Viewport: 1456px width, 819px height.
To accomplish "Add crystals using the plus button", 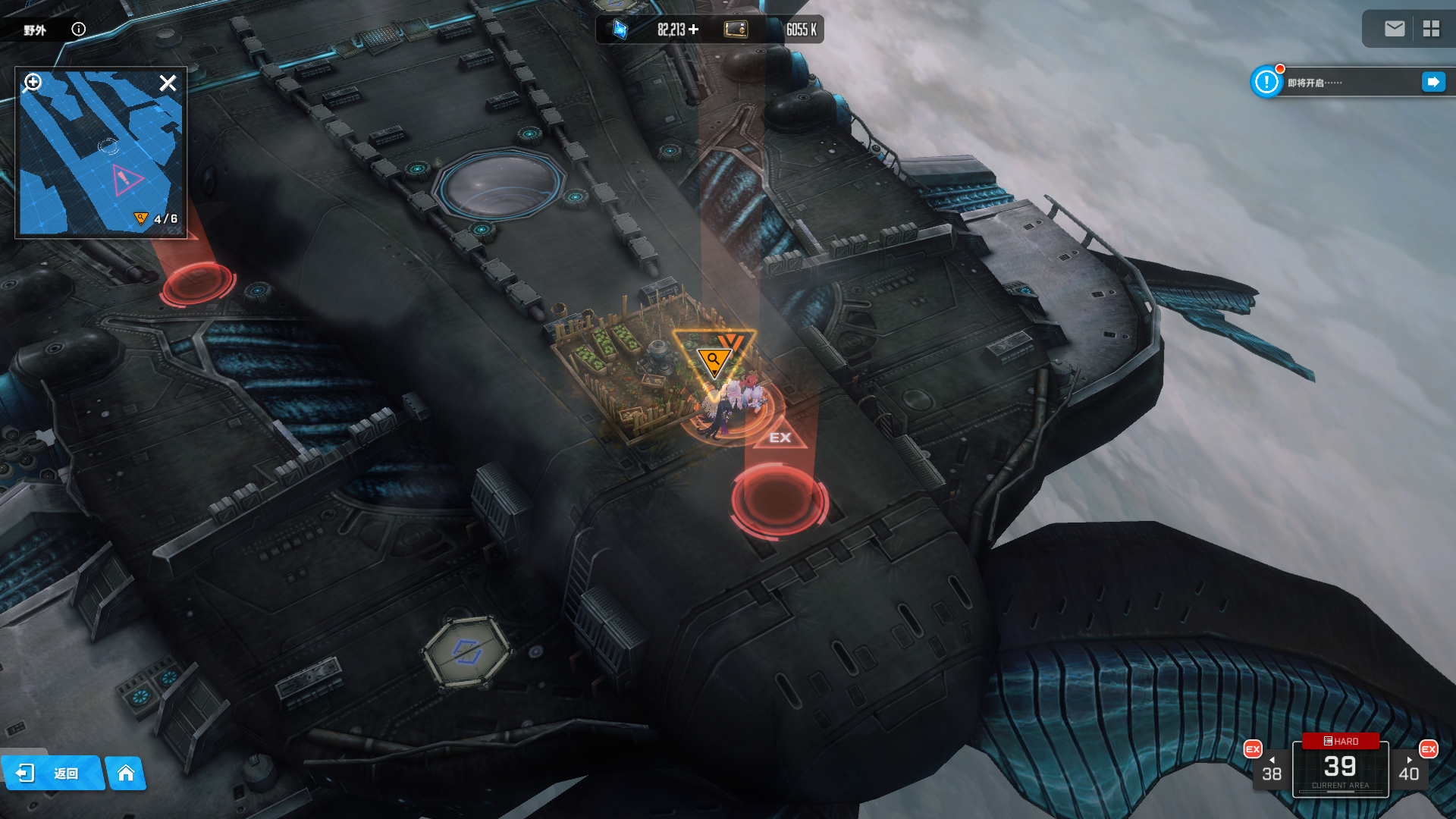I will tap(694, 30).
